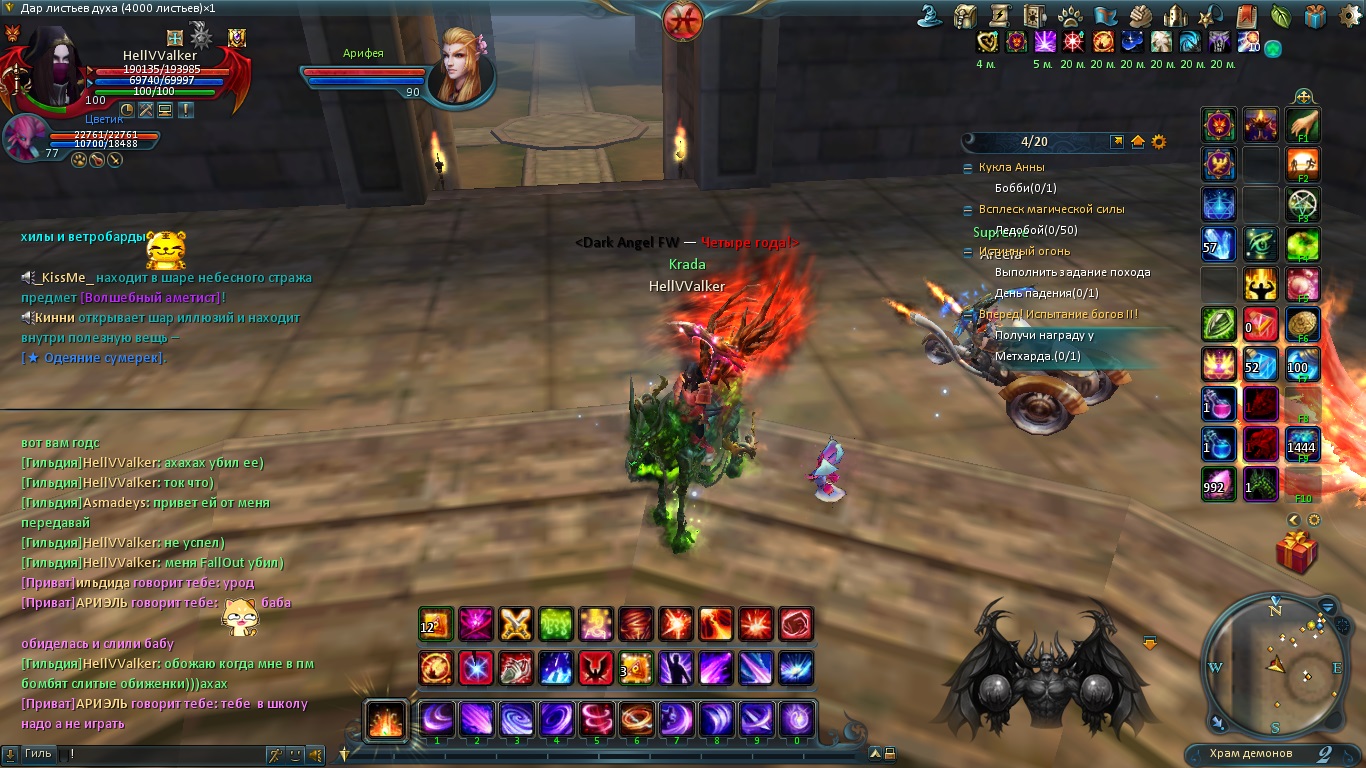Activate the green runes skill icon
The height and width of the screenshot is (768, 1366).
pyautogui.click(x=556, y=624)
